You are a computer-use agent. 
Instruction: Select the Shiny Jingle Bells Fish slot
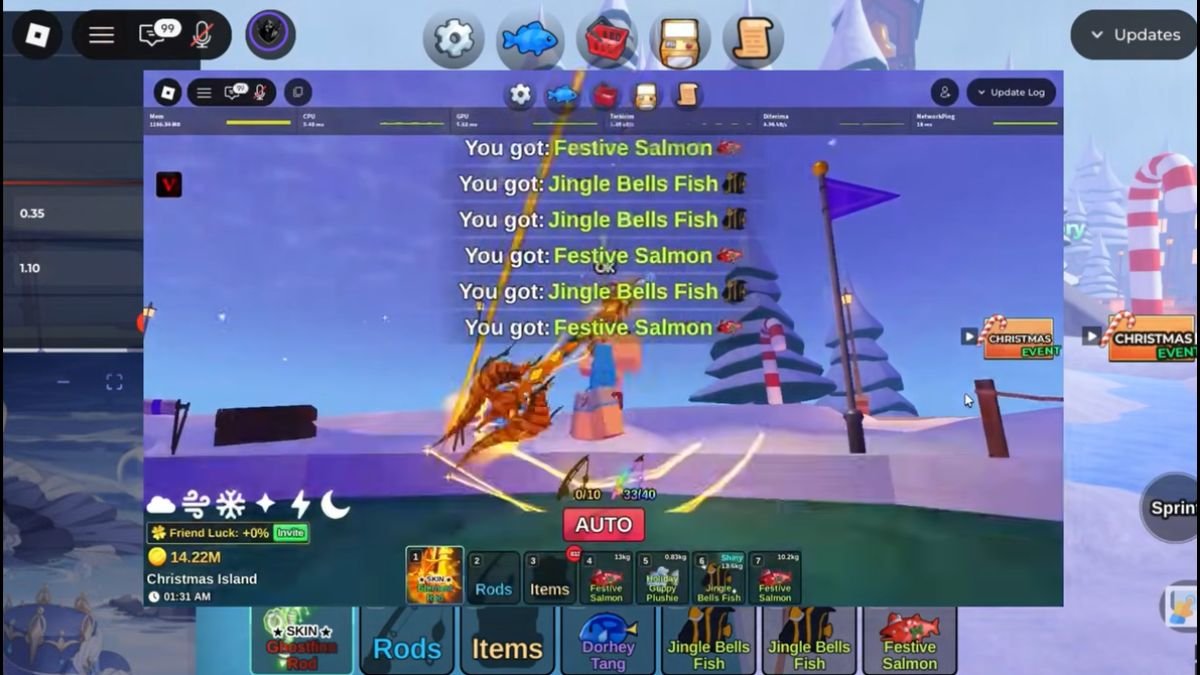pyautogui.click(x=718, y=578)
